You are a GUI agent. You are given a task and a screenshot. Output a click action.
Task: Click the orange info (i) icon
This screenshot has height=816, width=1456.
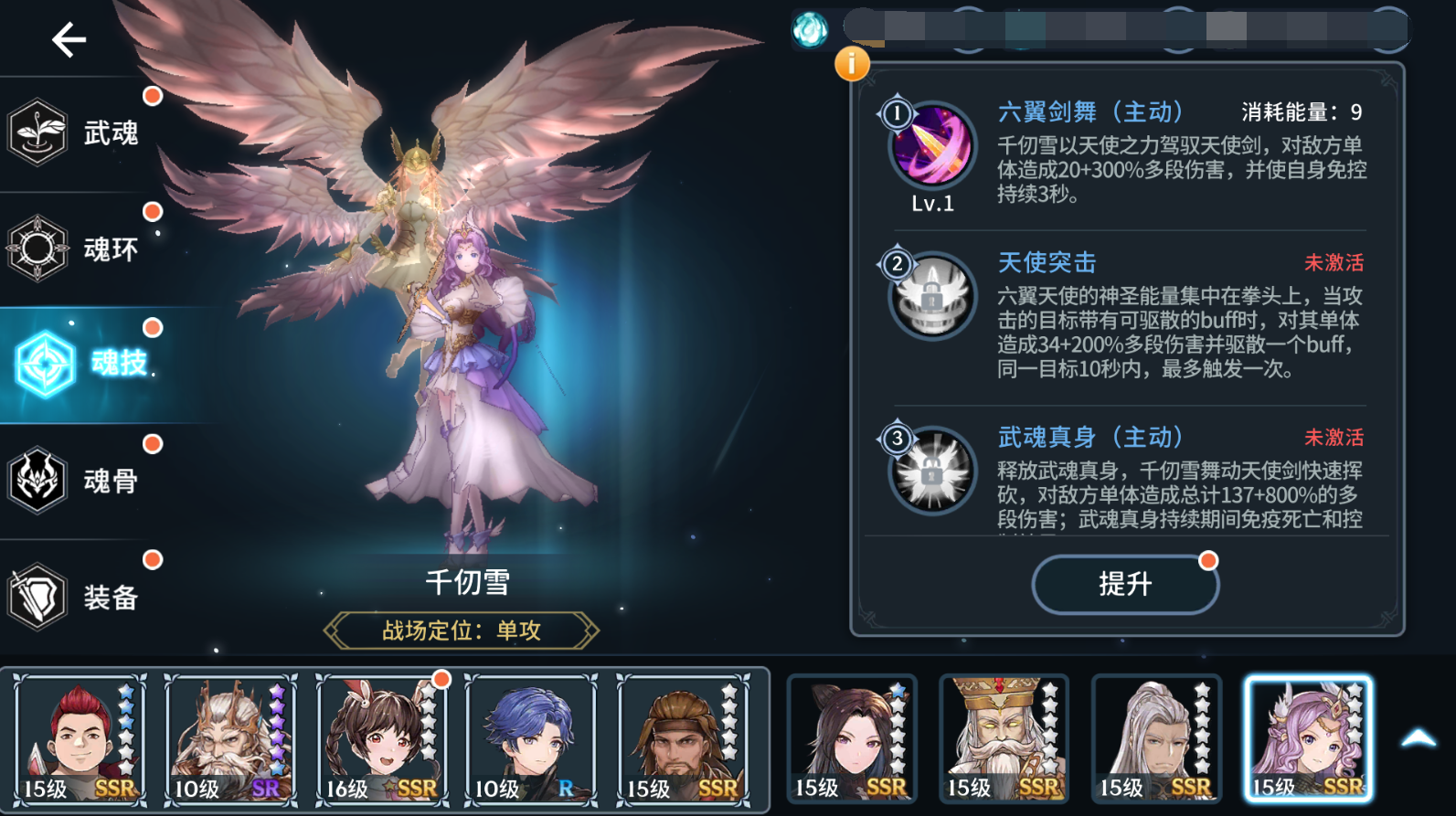point(854,63)
